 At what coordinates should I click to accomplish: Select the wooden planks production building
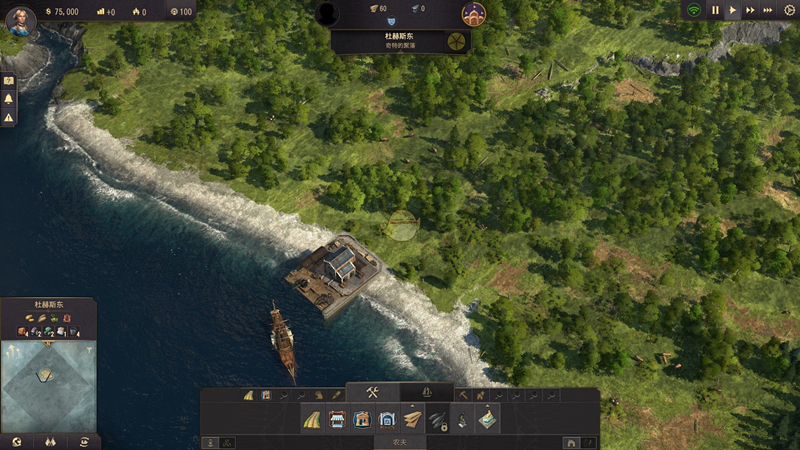[412, 420]
